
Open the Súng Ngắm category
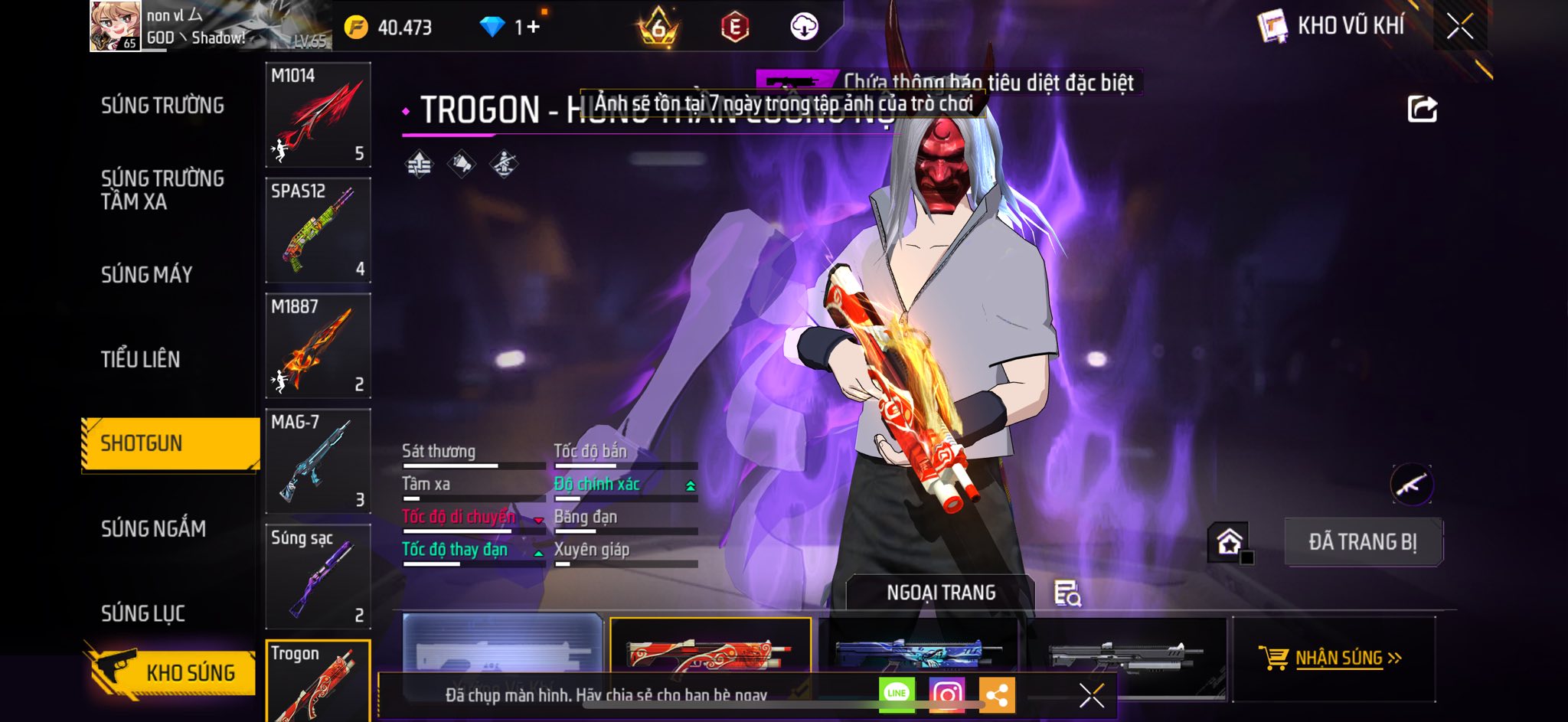[x=153, y=529]
